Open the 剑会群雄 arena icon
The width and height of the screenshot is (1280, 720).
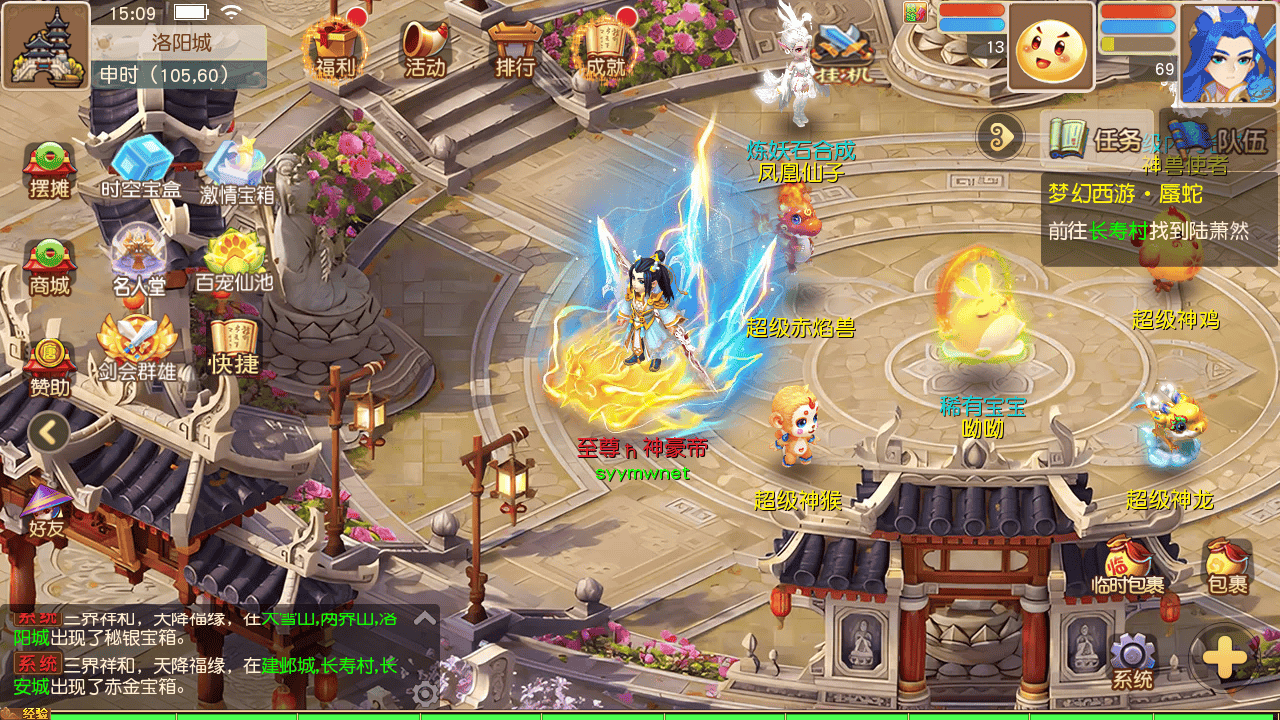[x=137, y=348]
